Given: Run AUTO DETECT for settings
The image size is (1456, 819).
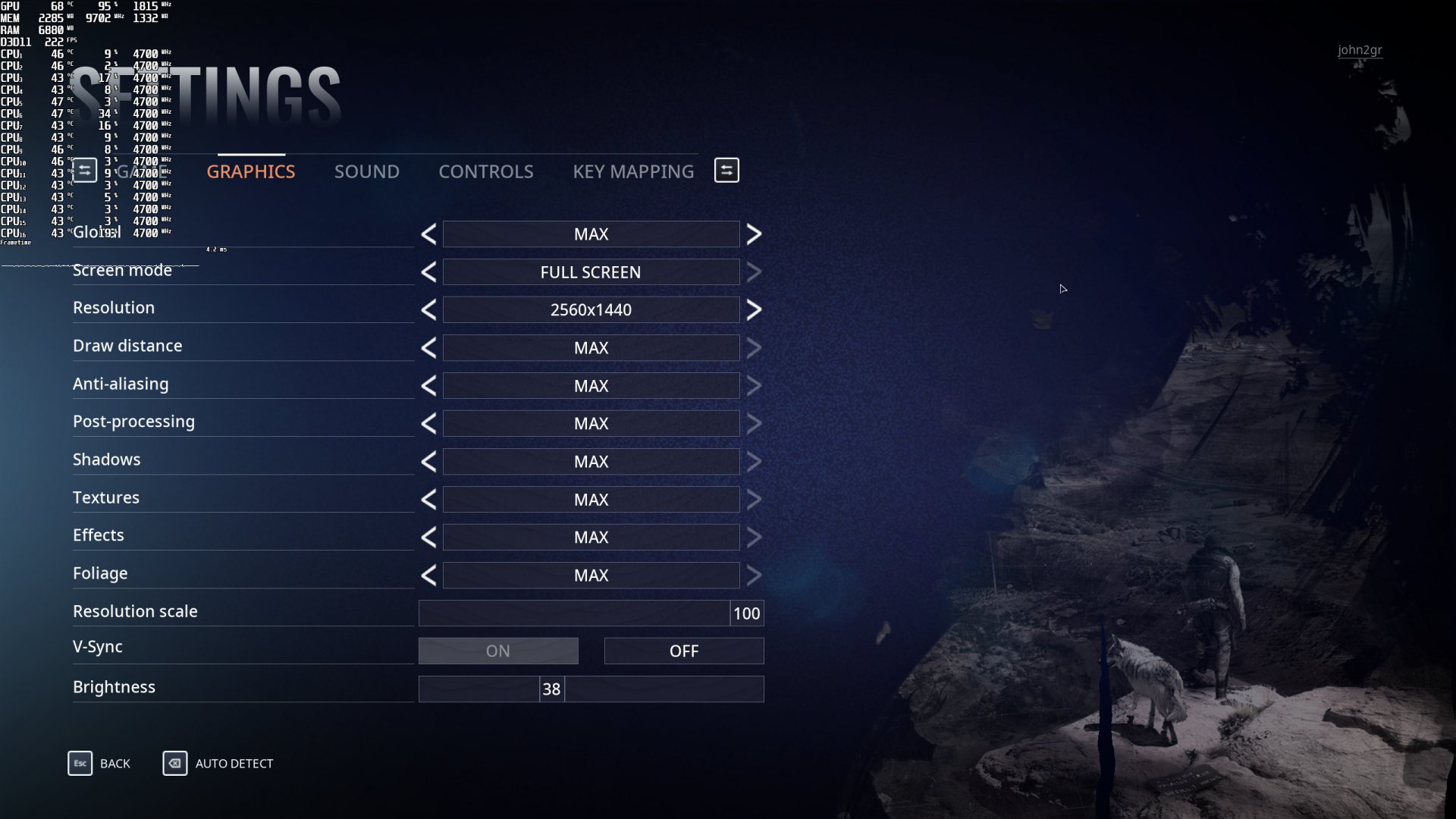Looking at the screenshot, I should (234, 764).
